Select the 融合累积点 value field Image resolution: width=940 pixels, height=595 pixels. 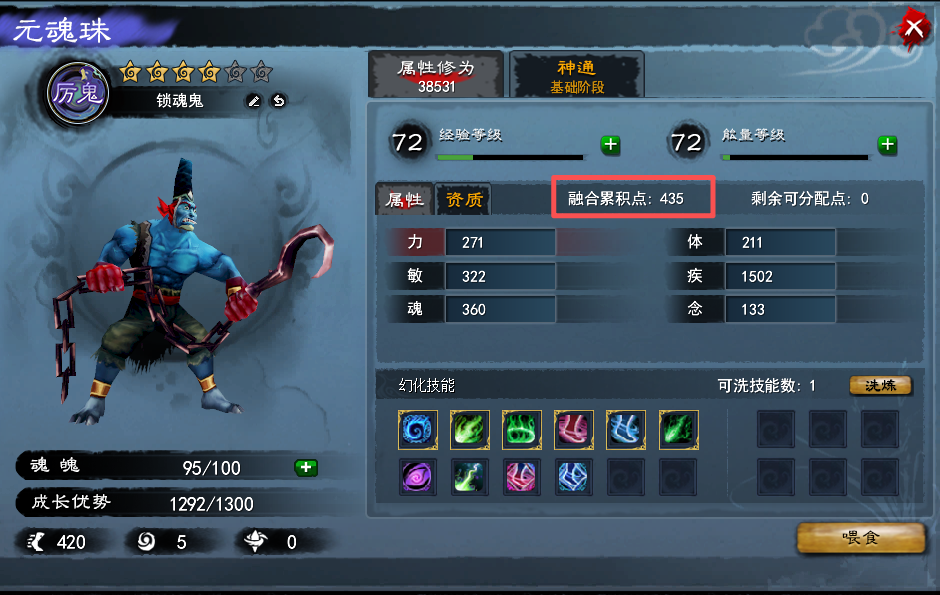633,198
